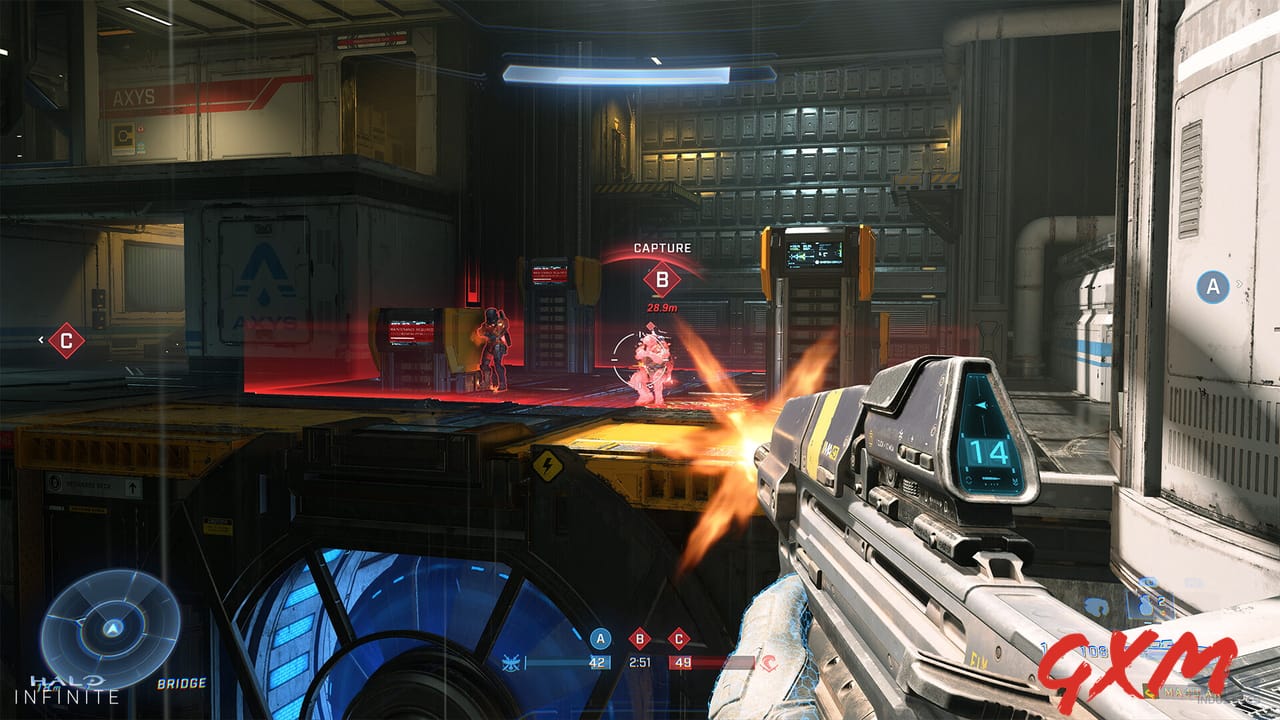Click the blue A diamond in the bottom scoreboard
Viewport: 1280px width, 720px height.
(x=600, y=638)
